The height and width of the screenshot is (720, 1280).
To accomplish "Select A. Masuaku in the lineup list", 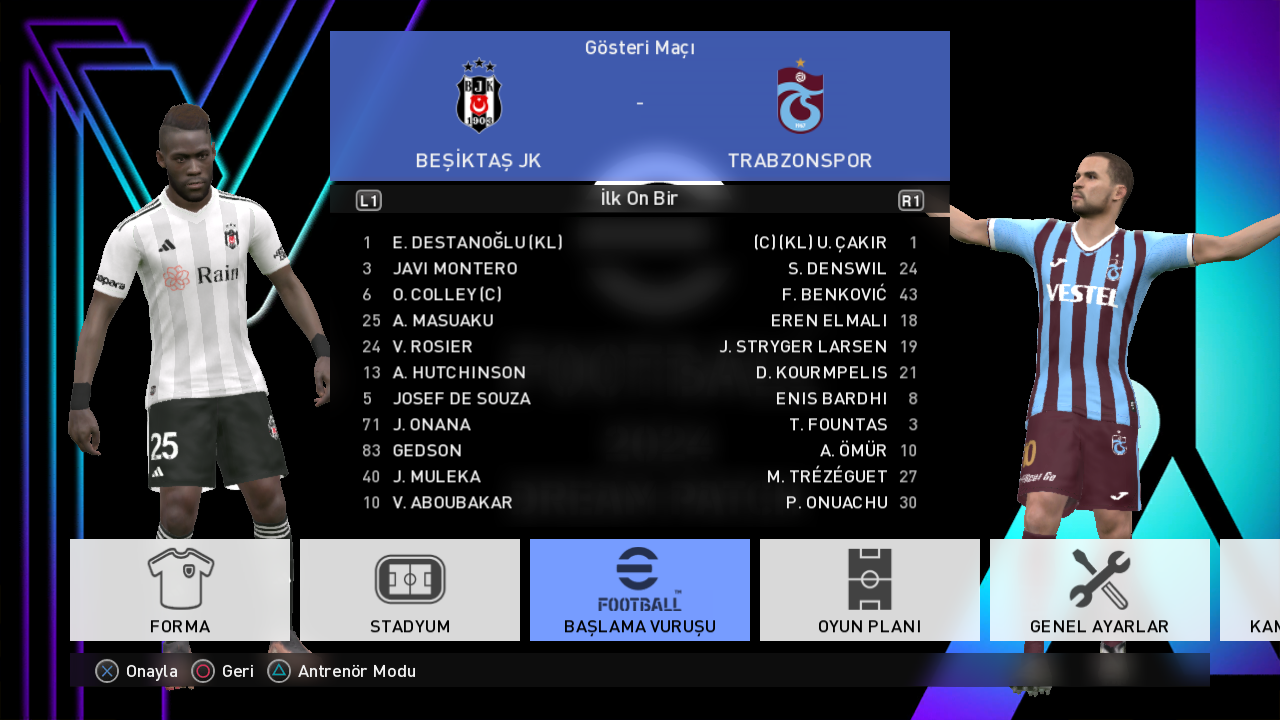I will tap(443, 321).
